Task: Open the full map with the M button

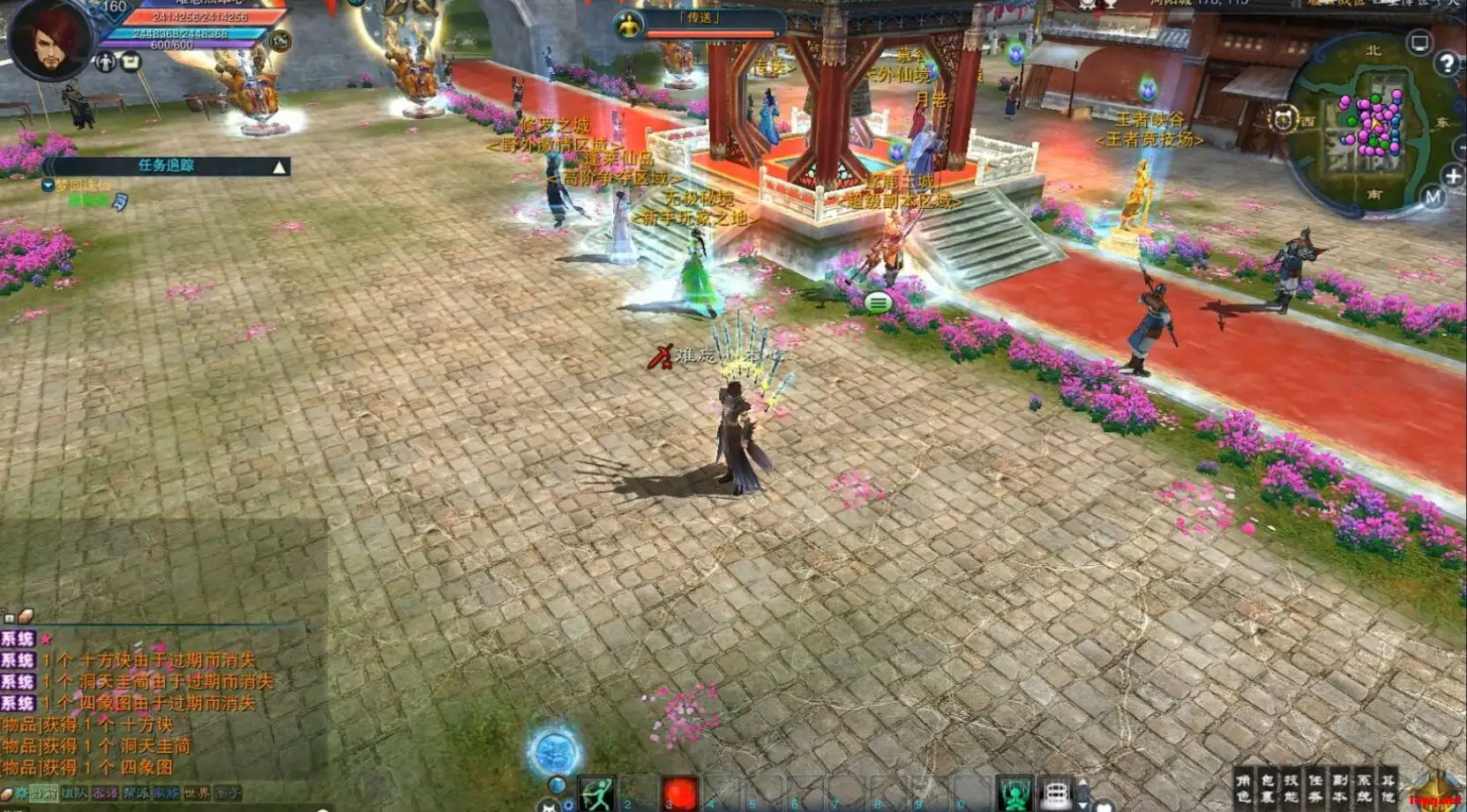Action: pos(1433,198)
